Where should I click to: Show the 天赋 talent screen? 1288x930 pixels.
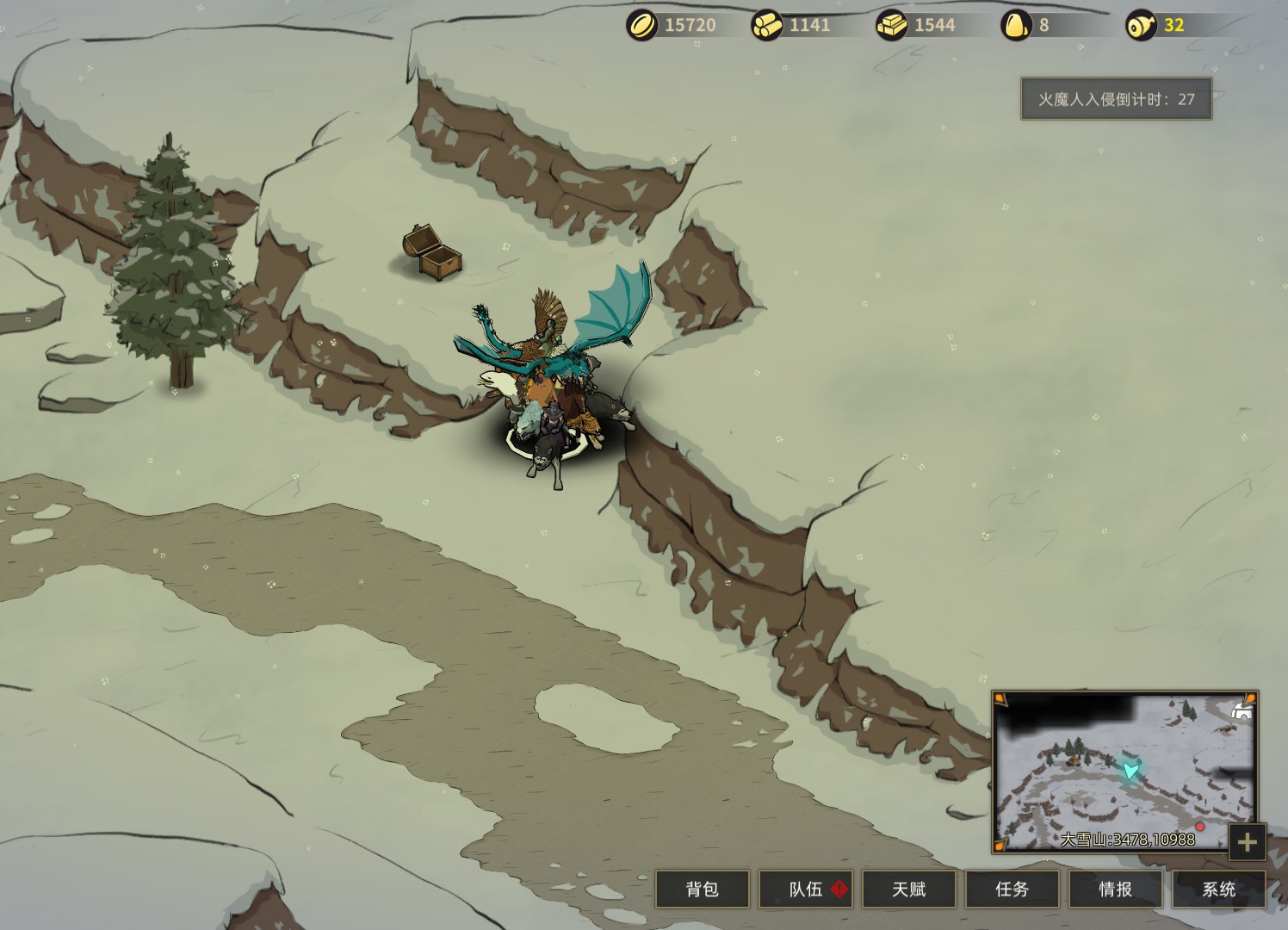pyautogui.click(x=908, y=889)
